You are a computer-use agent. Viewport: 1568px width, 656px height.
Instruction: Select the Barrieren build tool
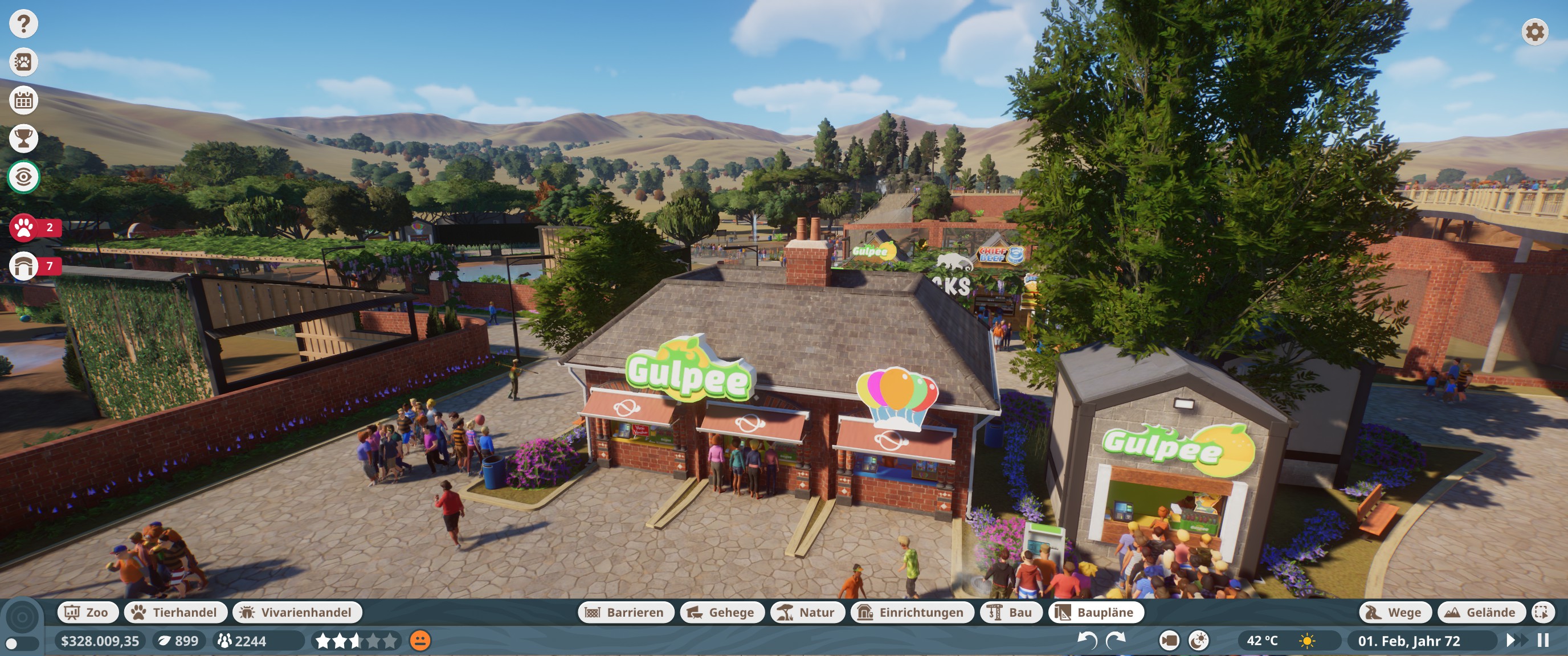tap(625, 612)
